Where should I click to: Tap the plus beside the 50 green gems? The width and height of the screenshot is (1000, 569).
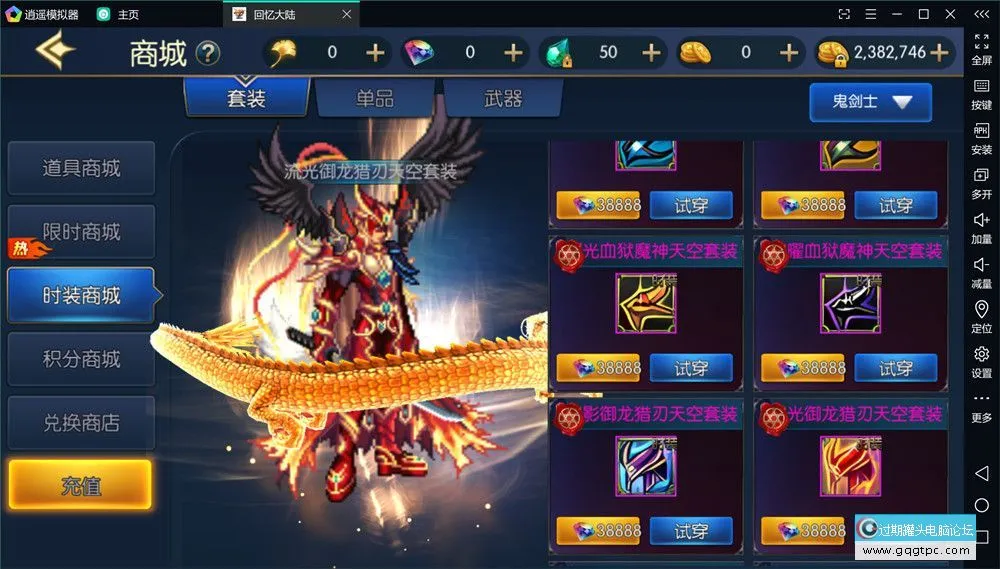coord(651,53)
